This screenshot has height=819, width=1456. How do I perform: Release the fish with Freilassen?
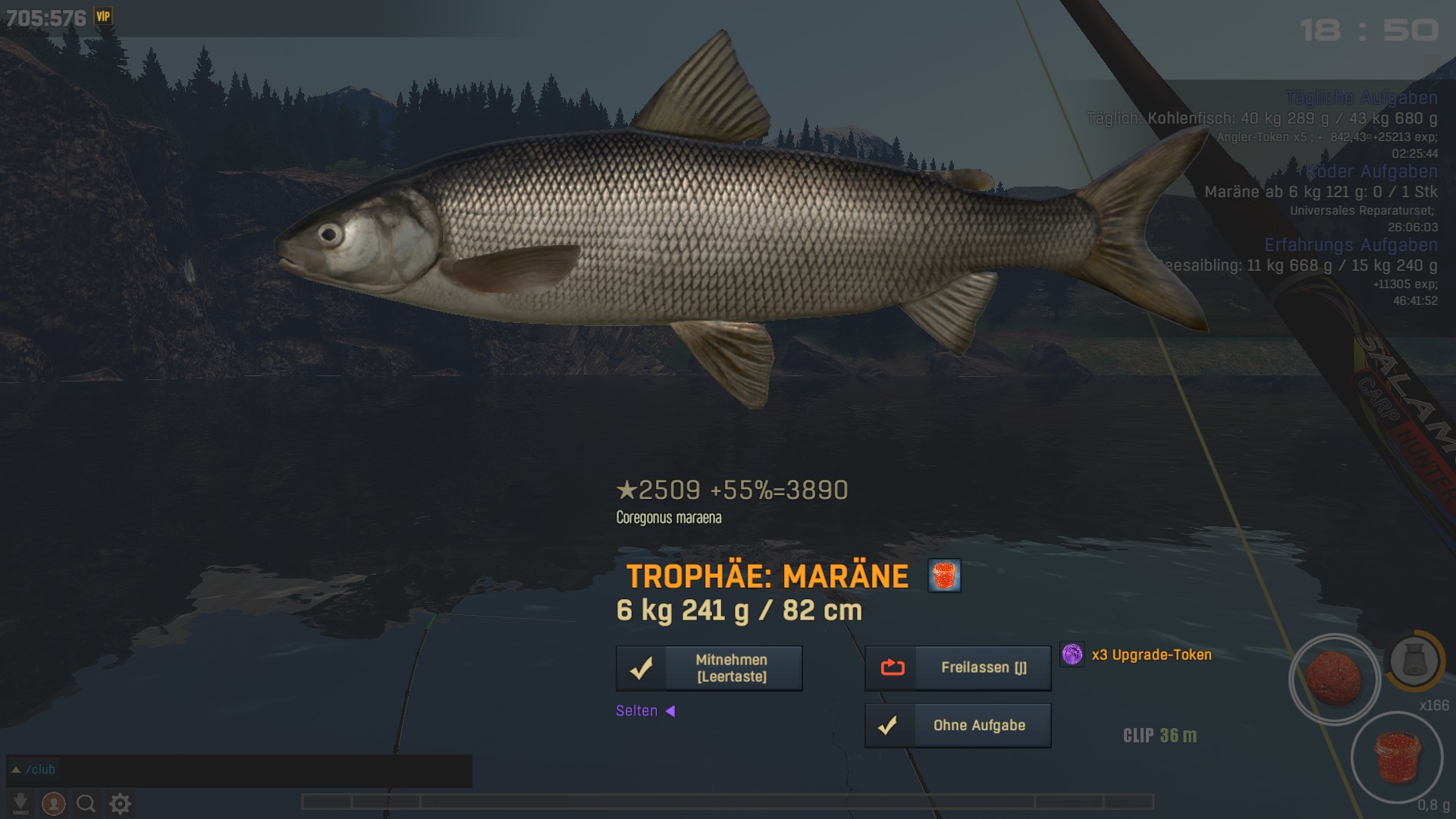958,668
